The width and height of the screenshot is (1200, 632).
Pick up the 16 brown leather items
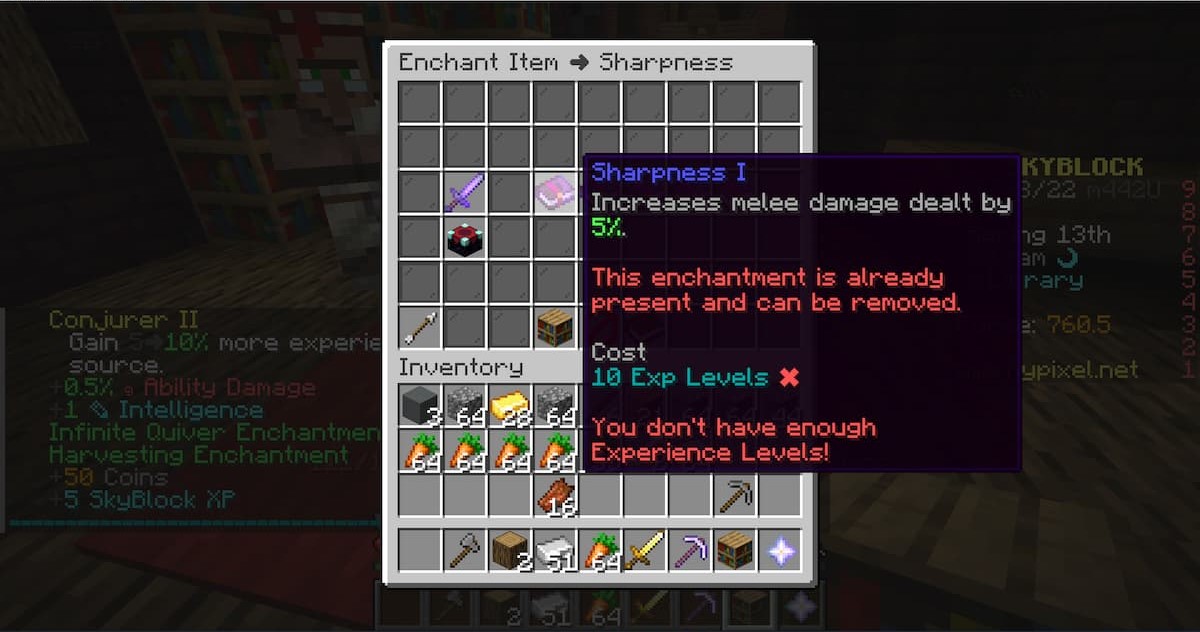point(555,496)
